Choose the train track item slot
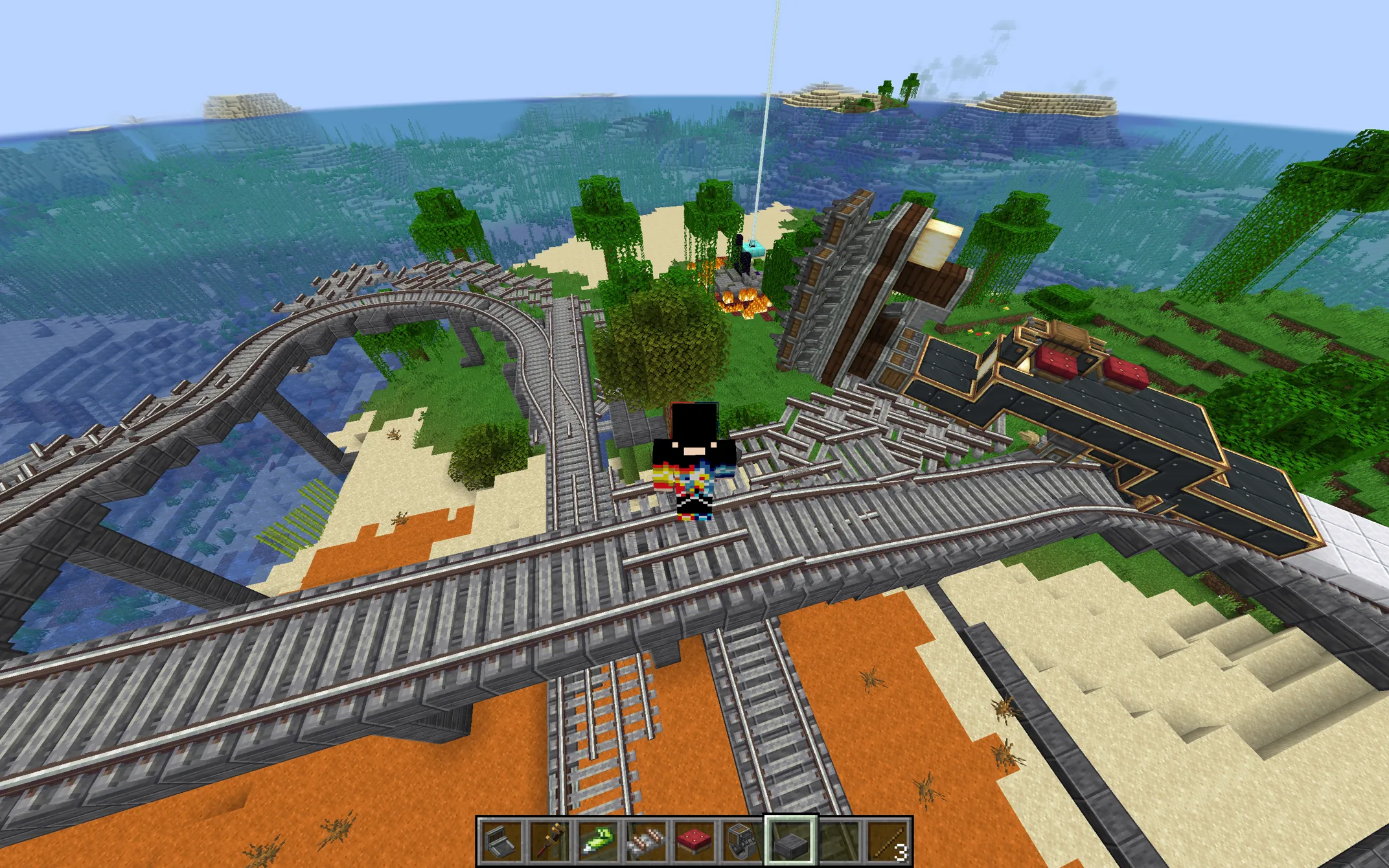The image size is (1389, 868). tap(645, 841)
